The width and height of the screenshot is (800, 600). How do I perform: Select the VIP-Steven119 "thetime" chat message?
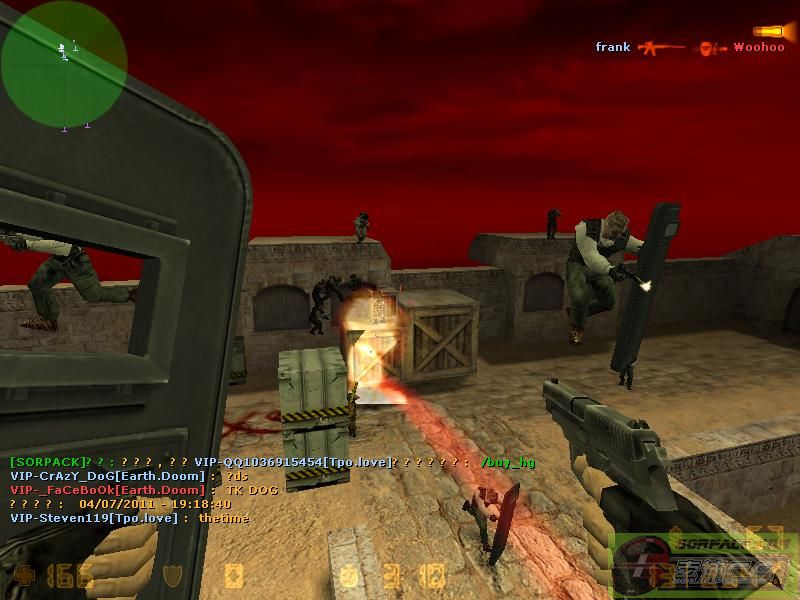tap(130, 518)
